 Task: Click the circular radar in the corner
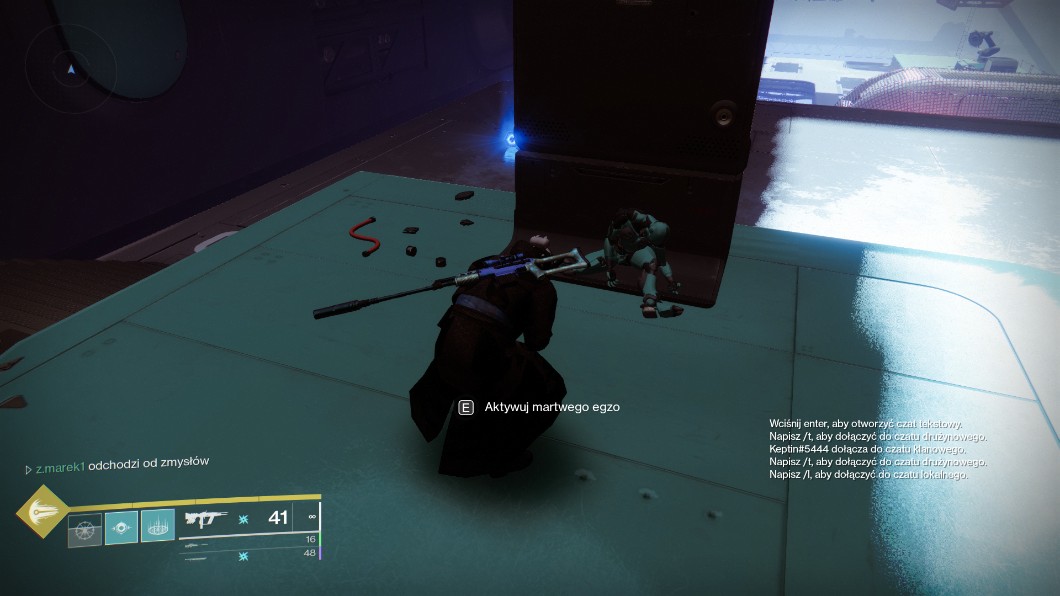69,69
